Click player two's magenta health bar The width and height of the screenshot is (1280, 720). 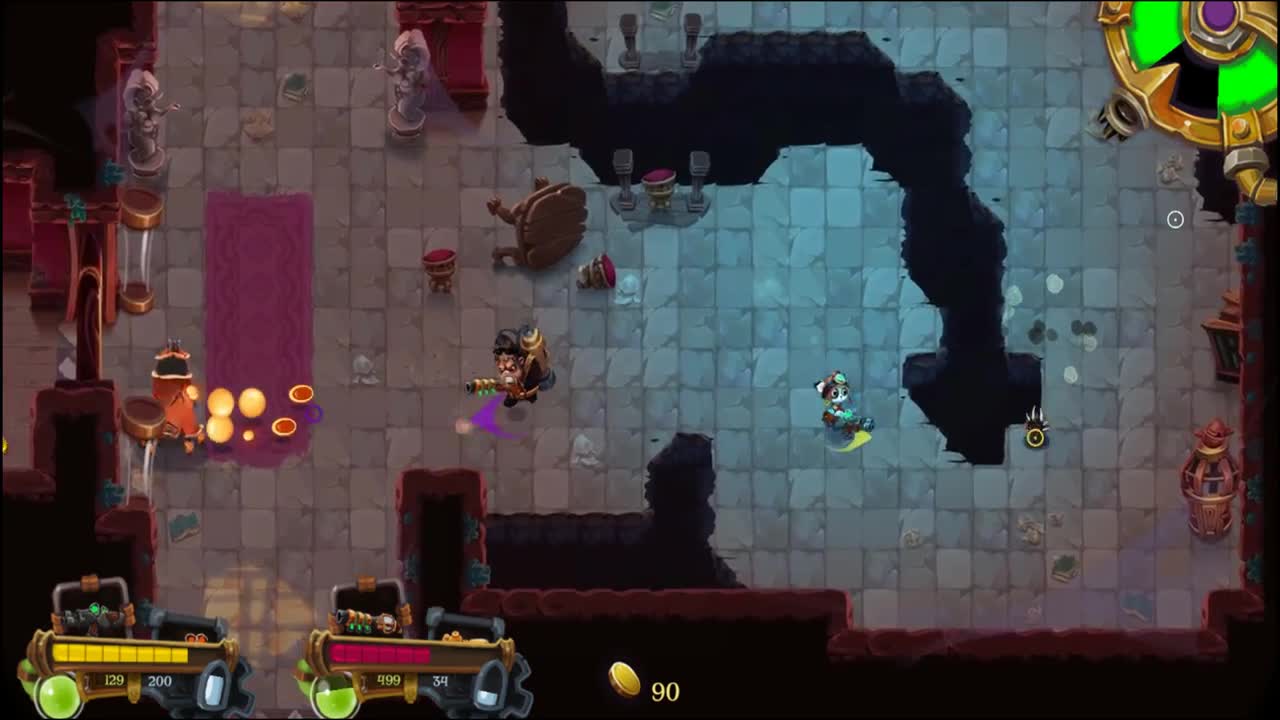tap(380, 653)
